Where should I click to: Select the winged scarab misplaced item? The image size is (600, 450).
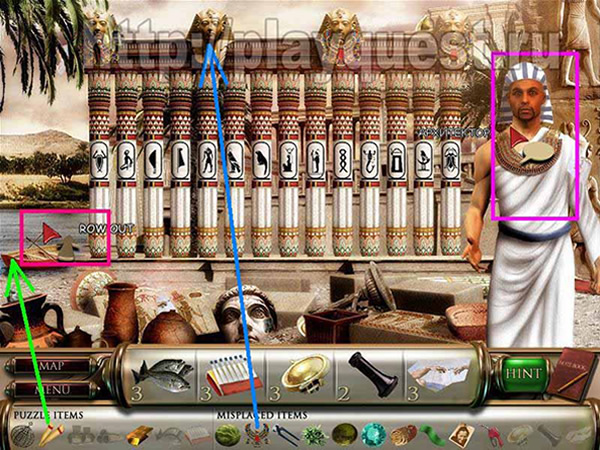pyautogui.click(x=259, y=434)
